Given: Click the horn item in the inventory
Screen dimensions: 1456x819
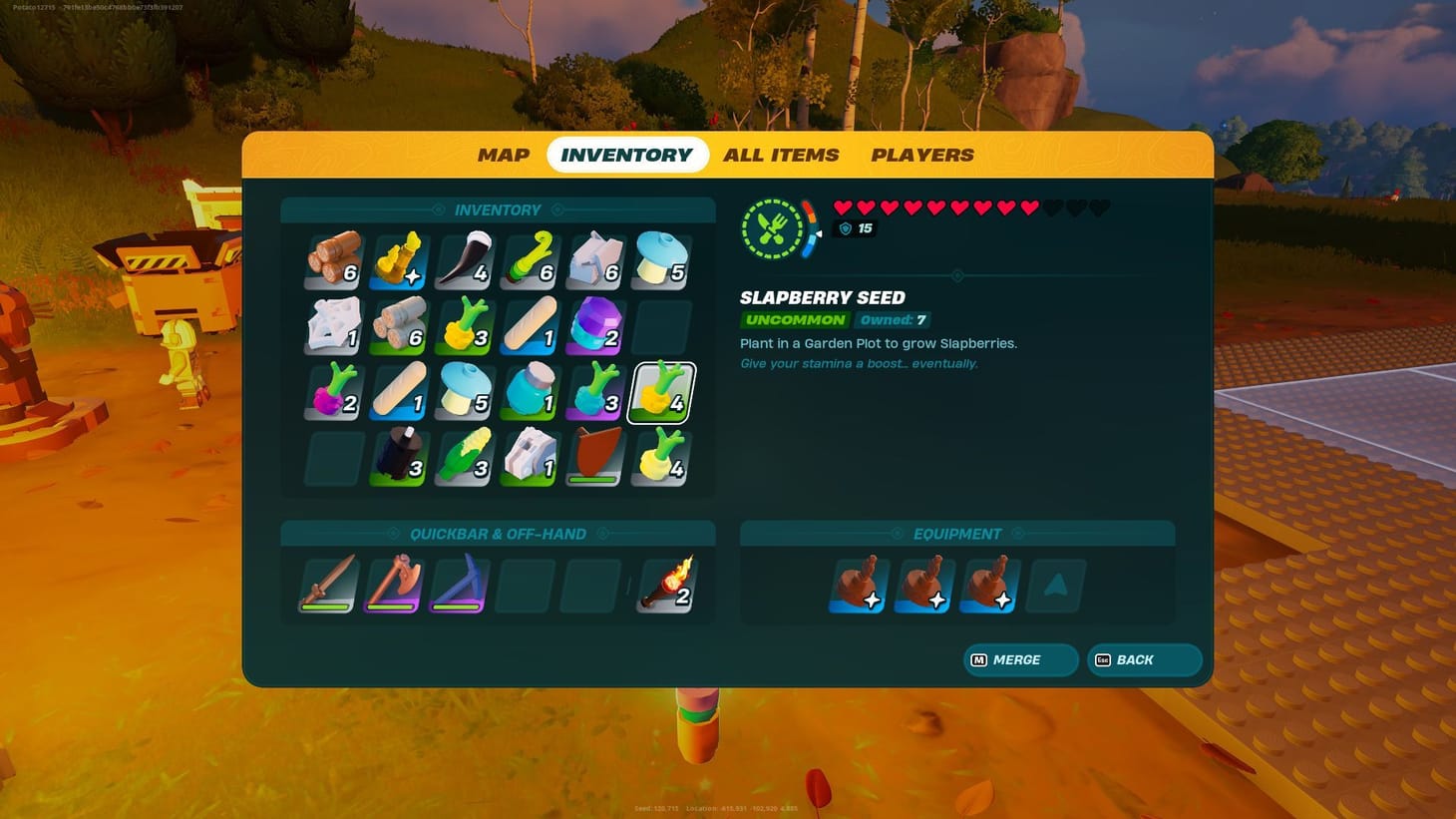Looking at the screenshot, I should [x=463, y=259].
